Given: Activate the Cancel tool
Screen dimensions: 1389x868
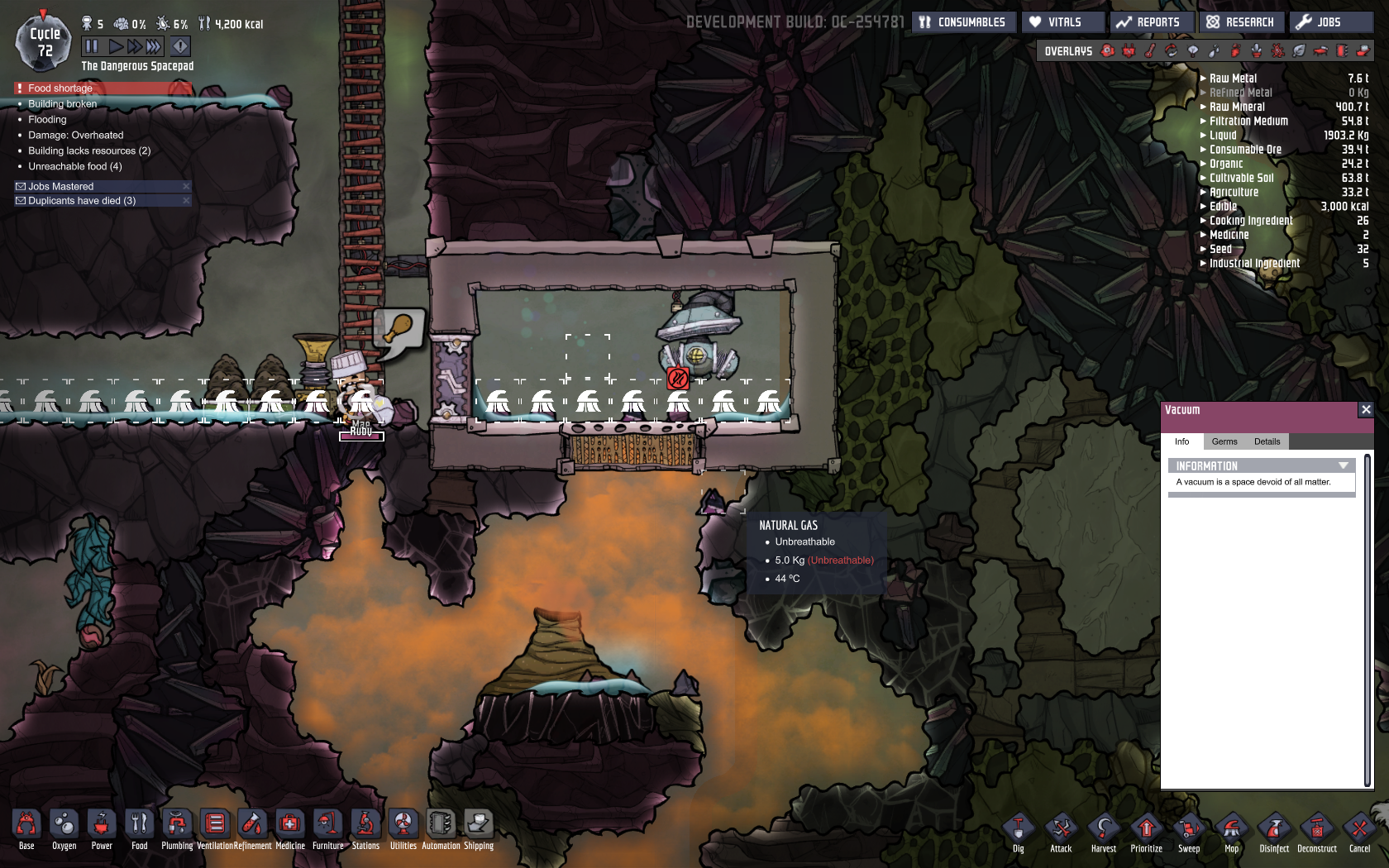Looking at the screenshot, I should coord(1360,832).
